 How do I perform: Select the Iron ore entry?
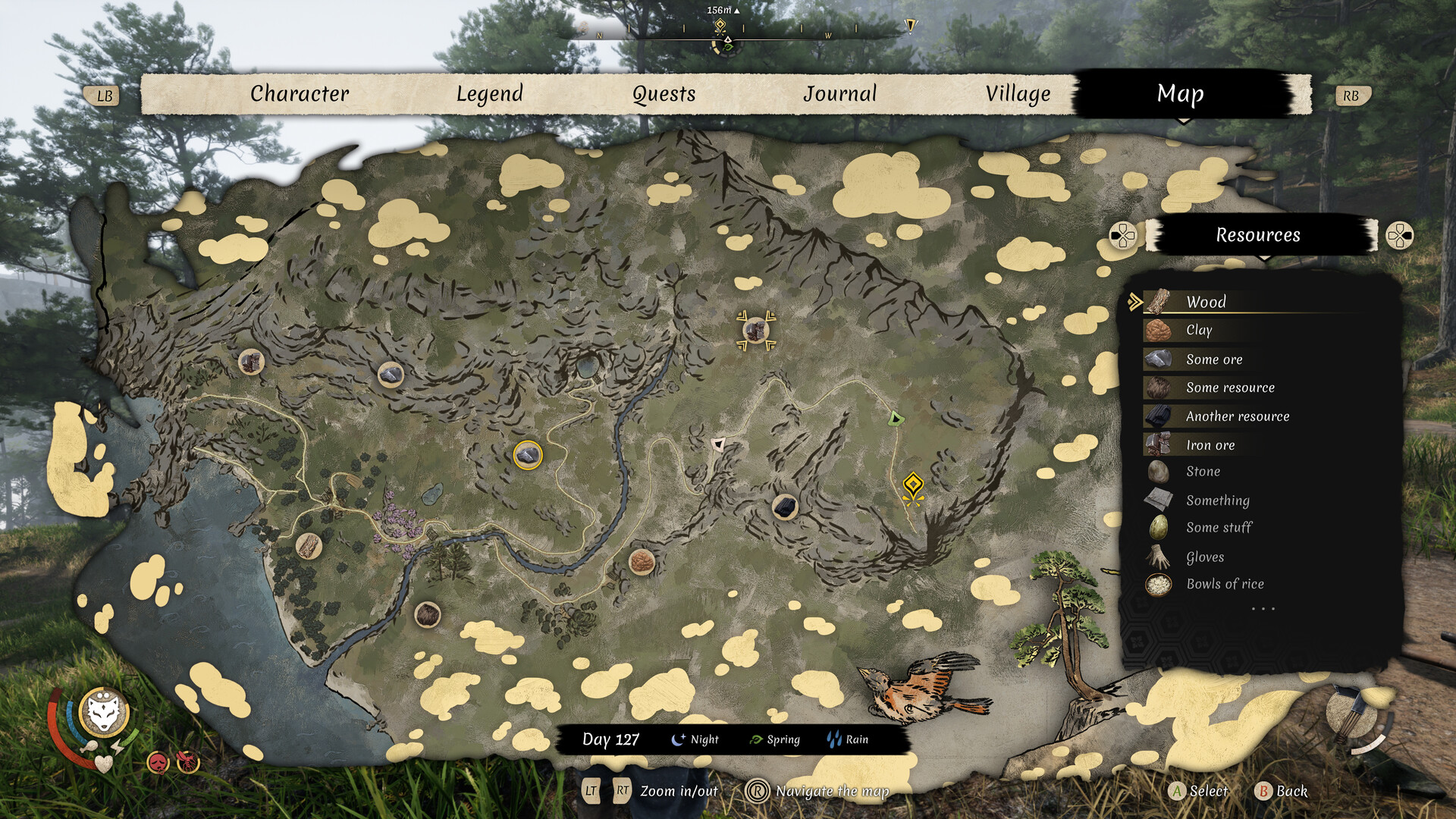[x=1210, y=445]
